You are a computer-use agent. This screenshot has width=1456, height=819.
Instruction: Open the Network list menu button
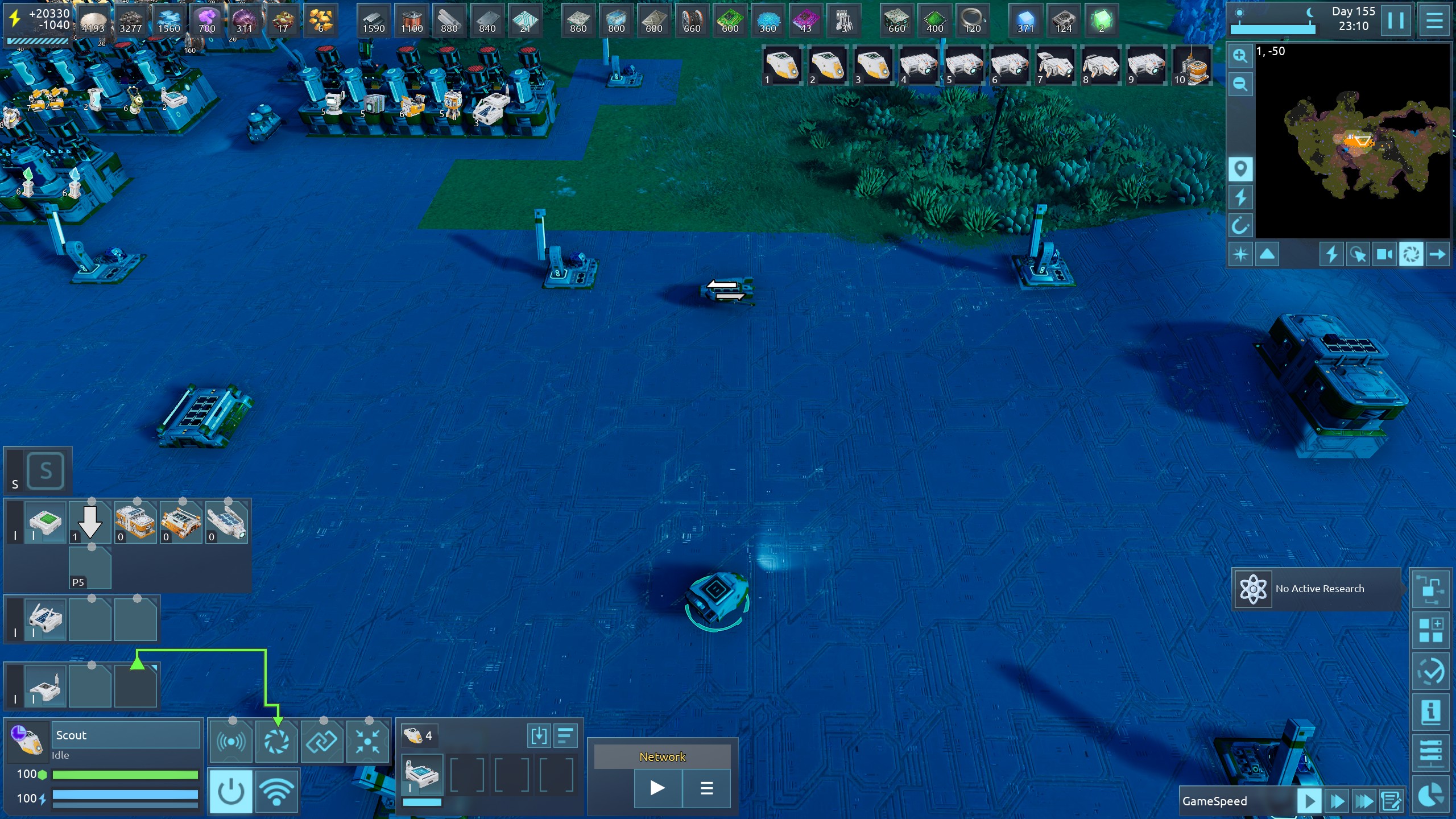coord(706,788)
